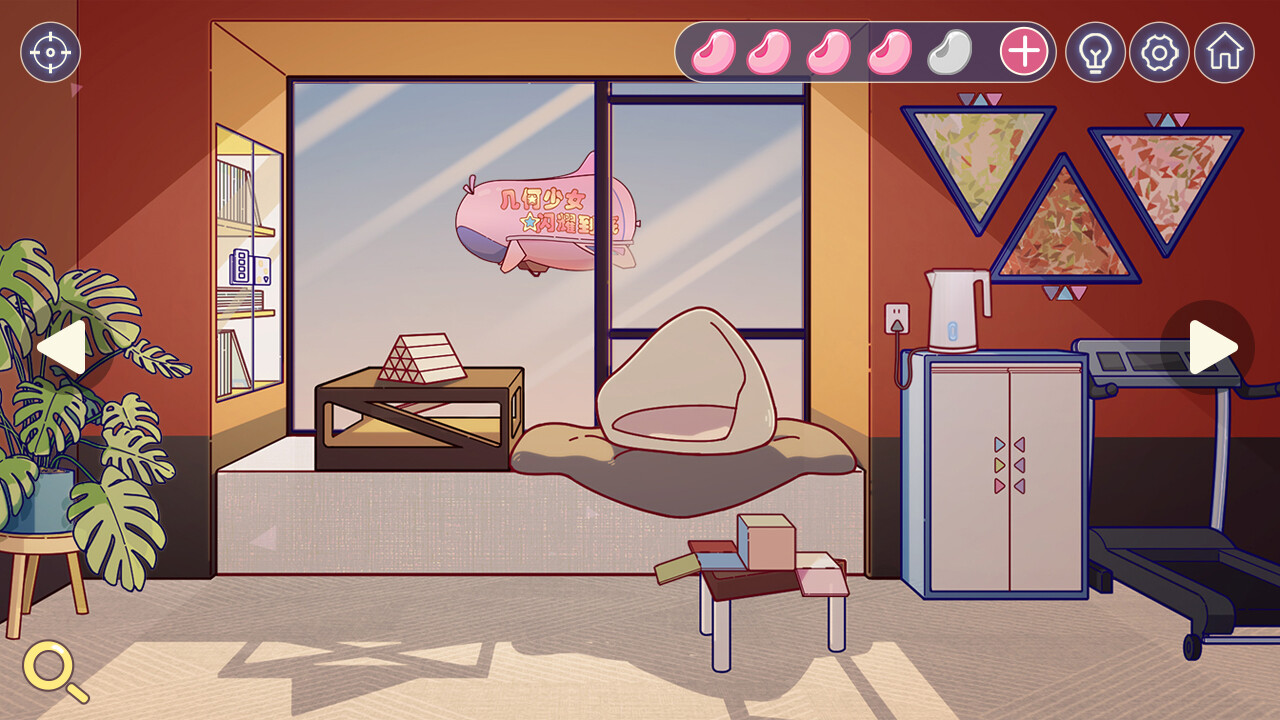Screen dimensions: 1280x720
Task: Open the lightbulb hint button
Action: 1095,52
